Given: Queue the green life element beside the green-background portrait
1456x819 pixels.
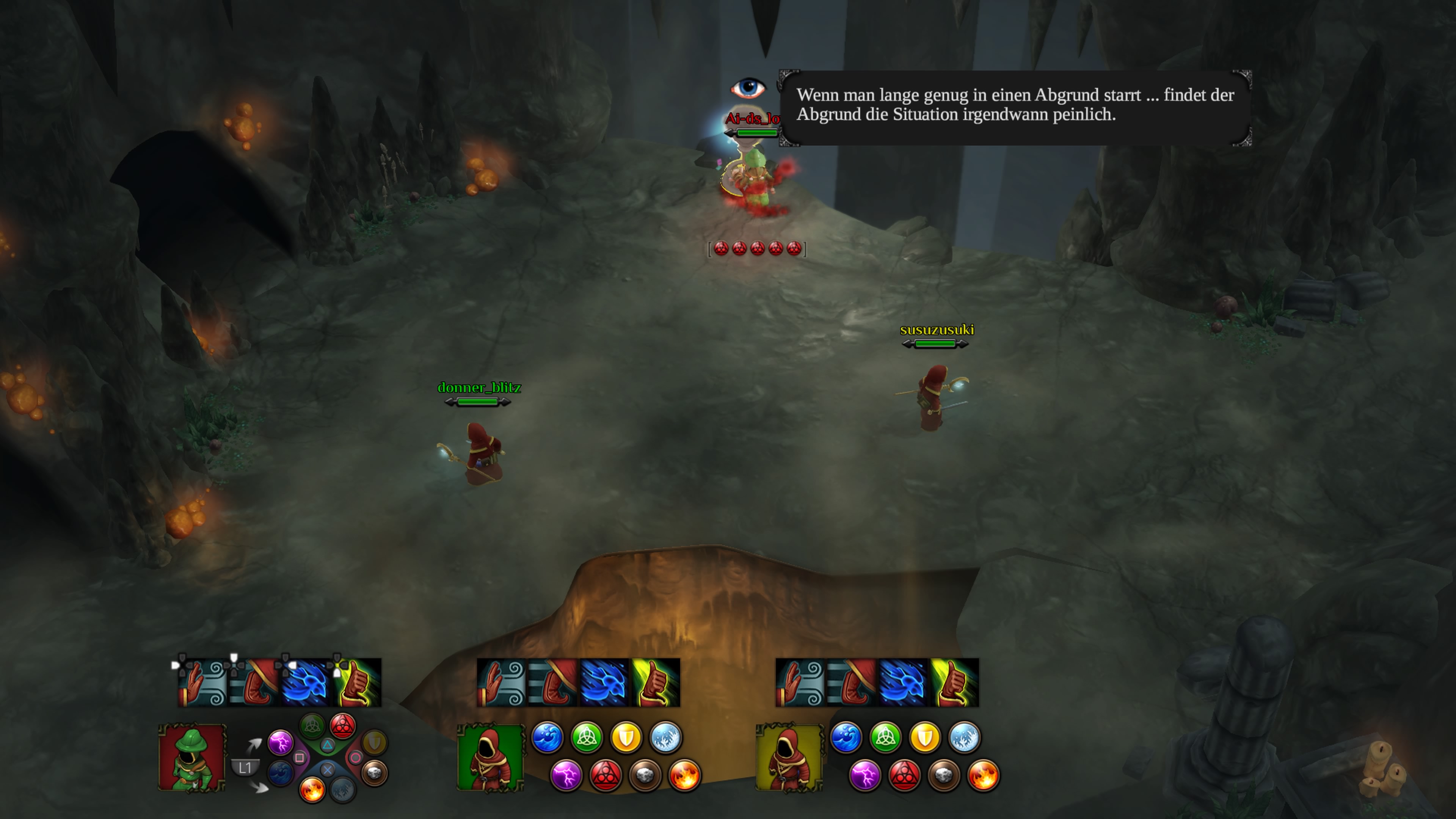Looking at the screenshot, I should pyautogui.click(x=587, y=737).
